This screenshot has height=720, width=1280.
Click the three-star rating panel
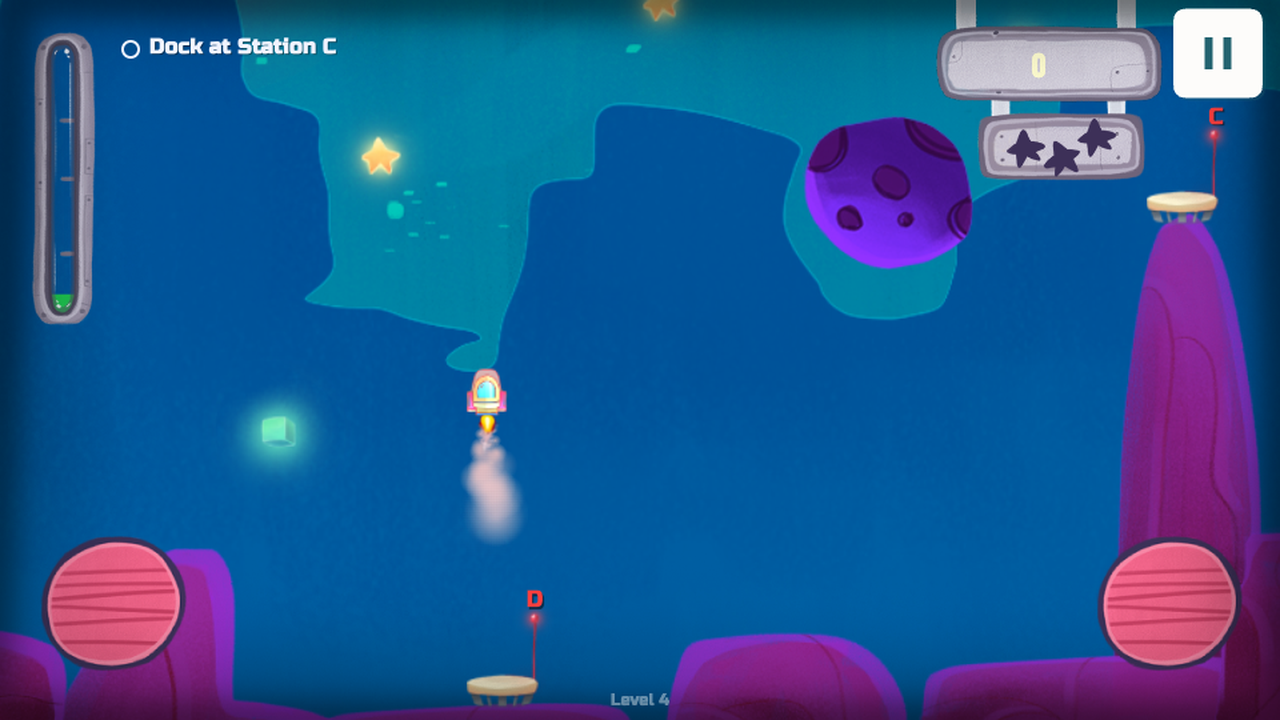1062,145
